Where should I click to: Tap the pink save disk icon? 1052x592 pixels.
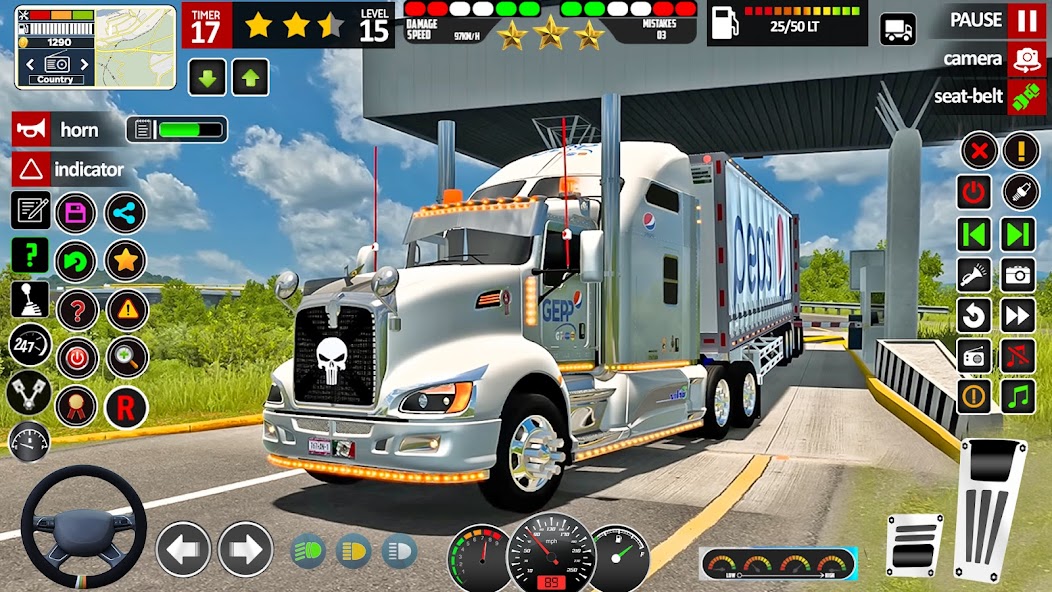click(75, 212)
